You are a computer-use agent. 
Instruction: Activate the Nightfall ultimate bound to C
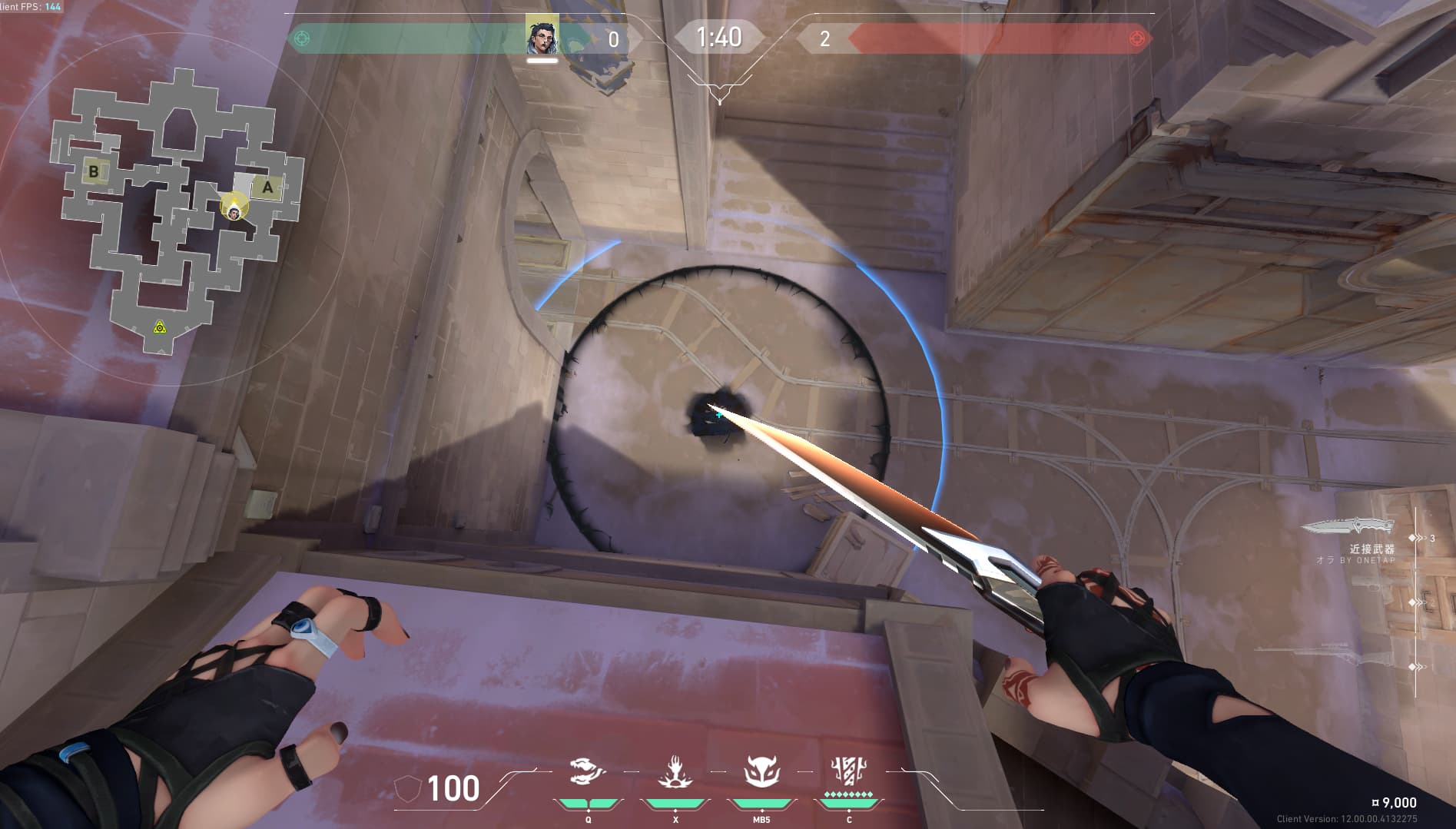(849, 770)
